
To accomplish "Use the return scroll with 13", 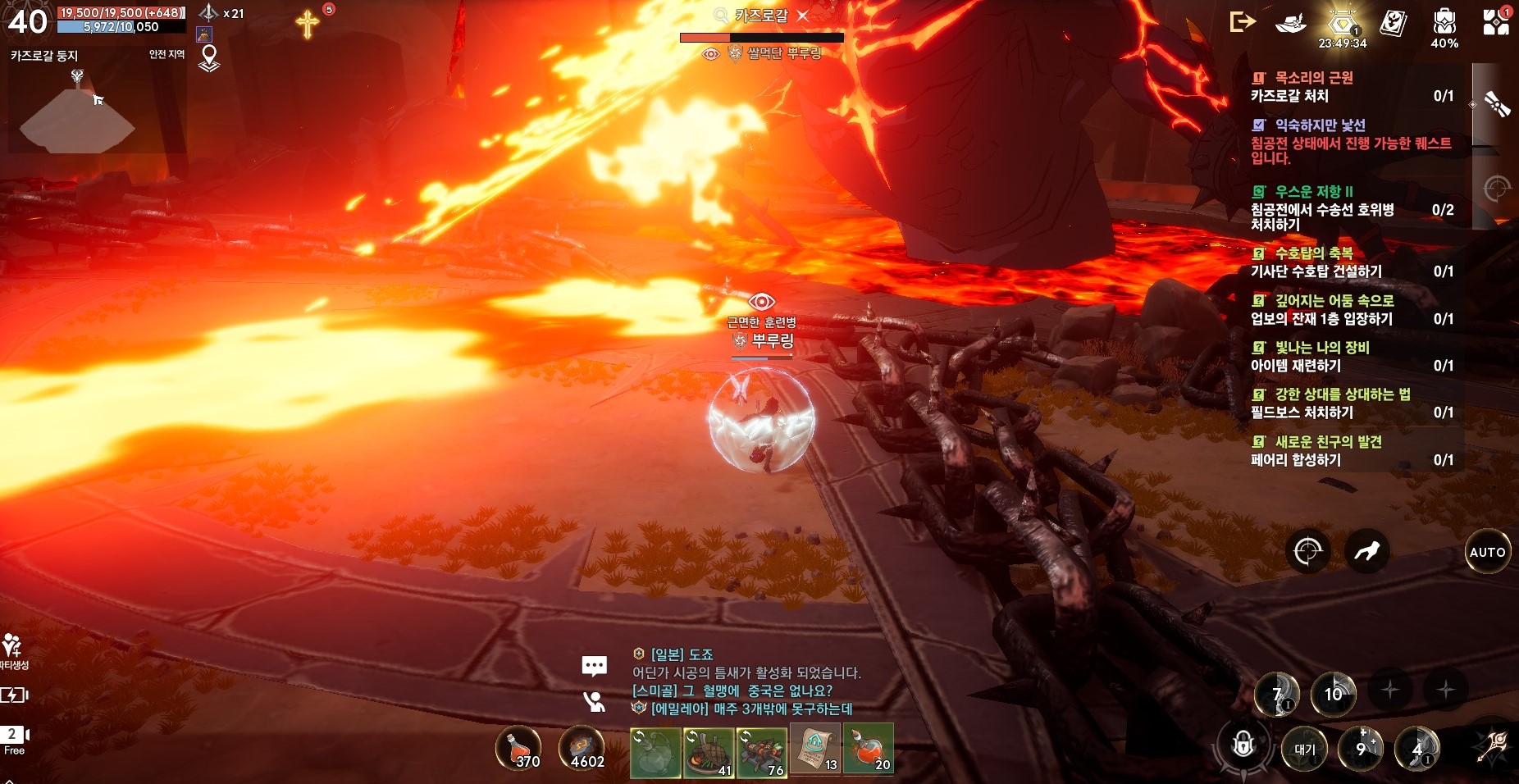I will tap(814, 749).
